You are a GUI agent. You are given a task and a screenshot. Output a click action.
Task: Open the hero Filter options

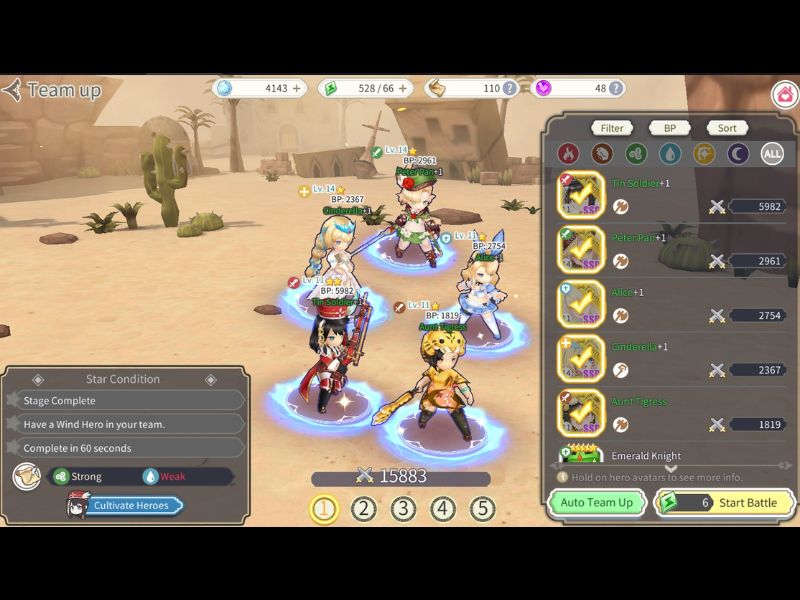[612, 128]
